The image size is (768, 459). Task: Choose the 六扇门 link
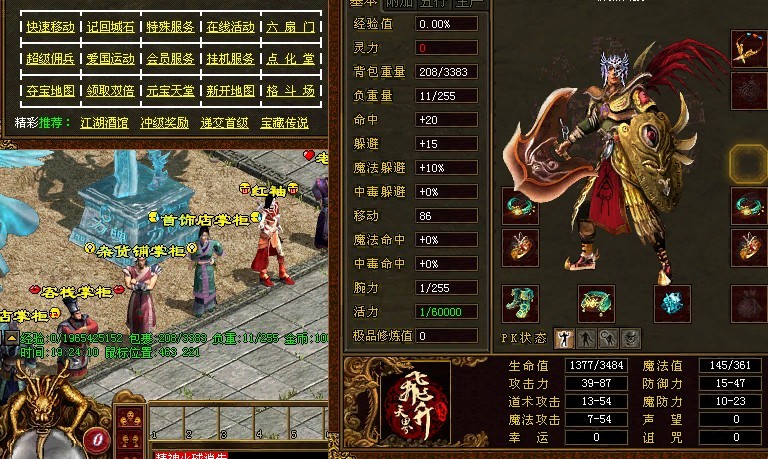pyautogui.click(x=290, y=27)
